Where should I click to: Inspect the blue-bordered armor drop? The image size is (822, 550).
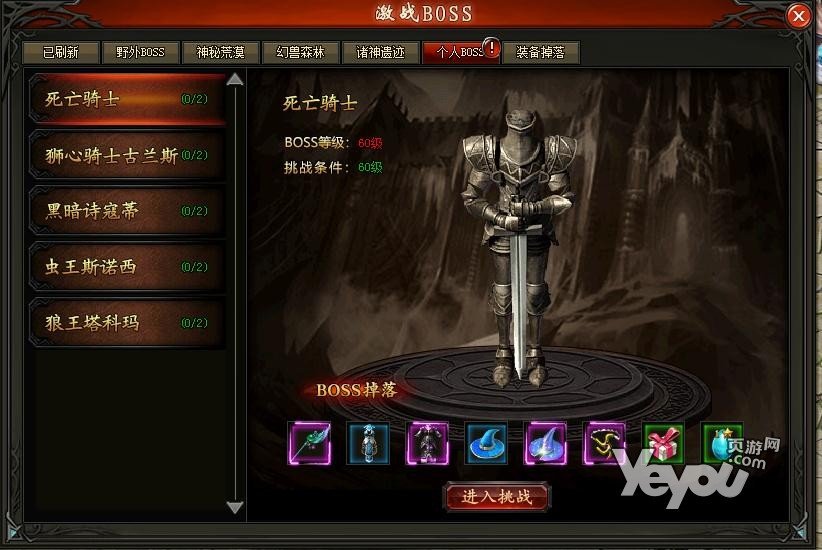368,443
